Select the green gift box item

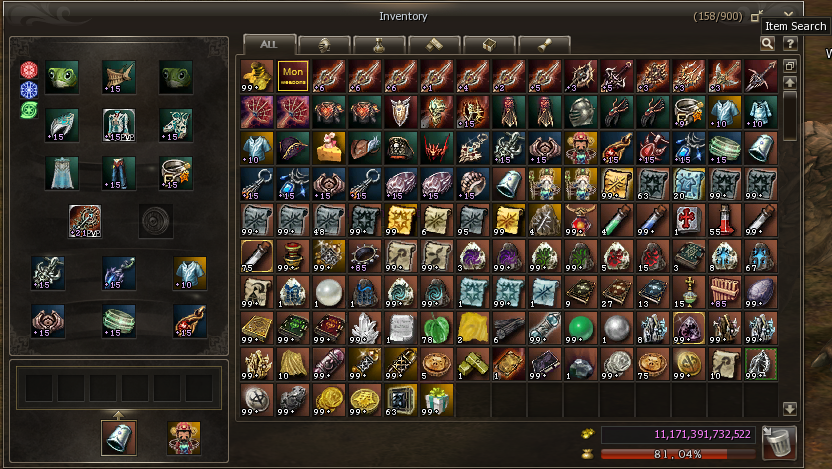(437, 399)
